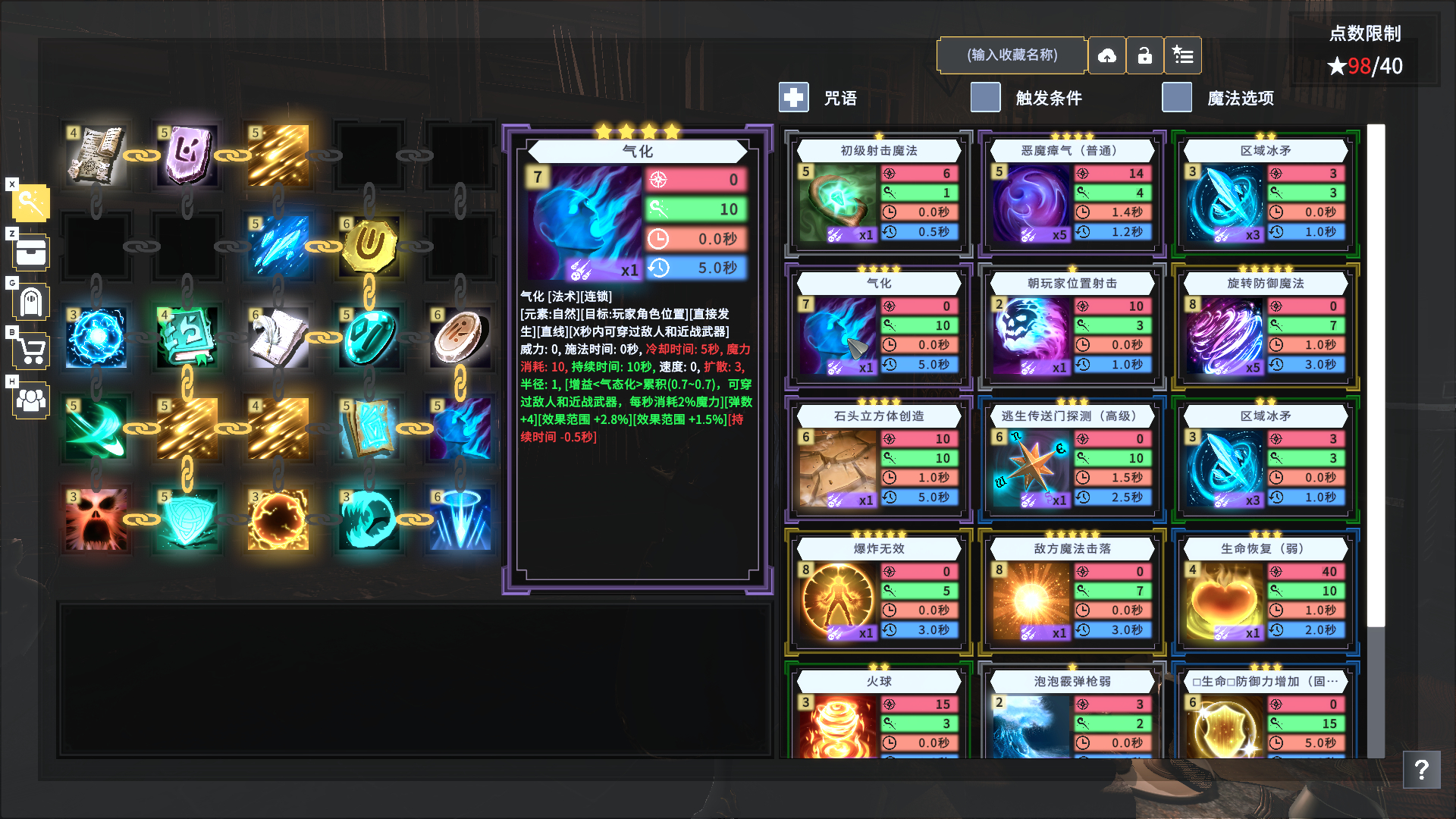Open the shop via the cart icon
Viewport: 1456px width, 819px height.
30,351
